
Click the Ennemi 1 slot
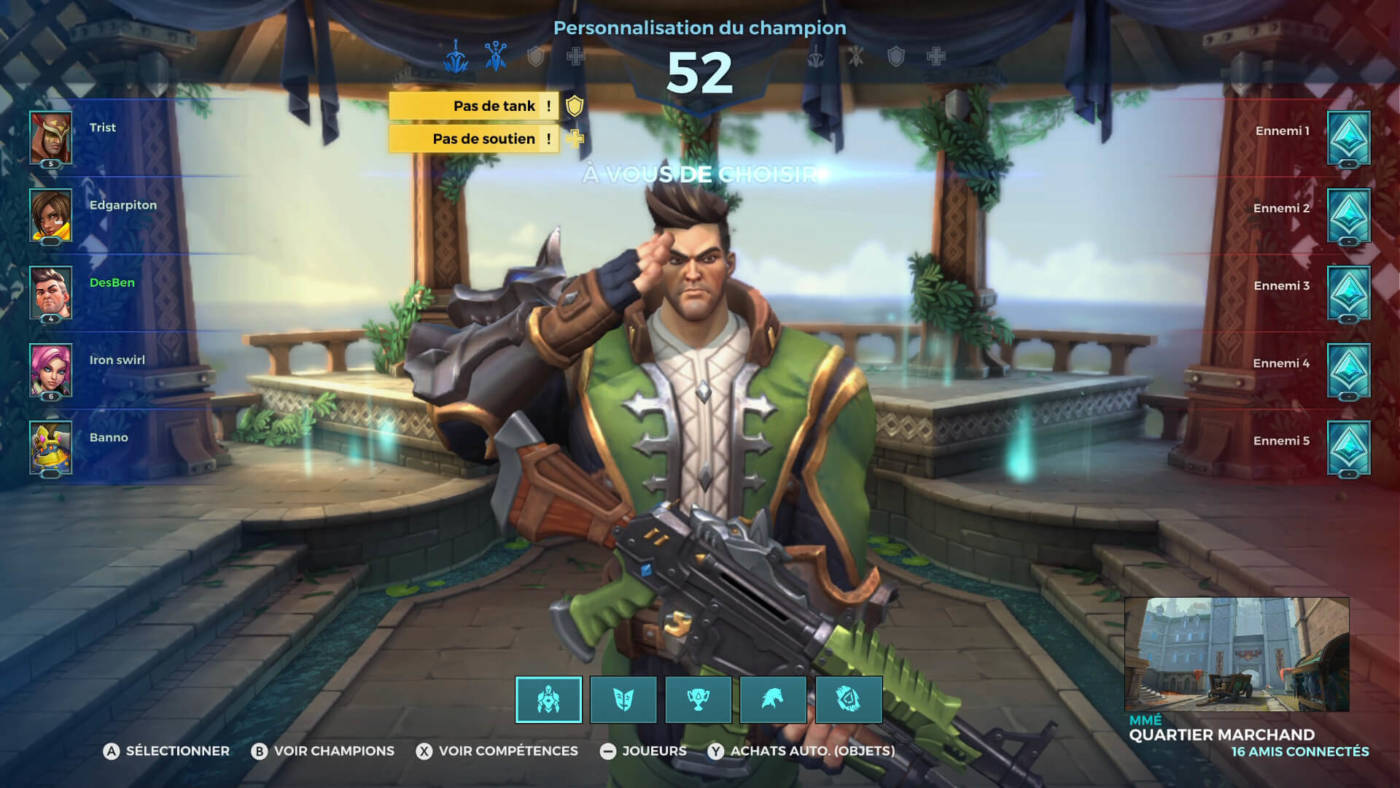click(x=1348, y=137)
